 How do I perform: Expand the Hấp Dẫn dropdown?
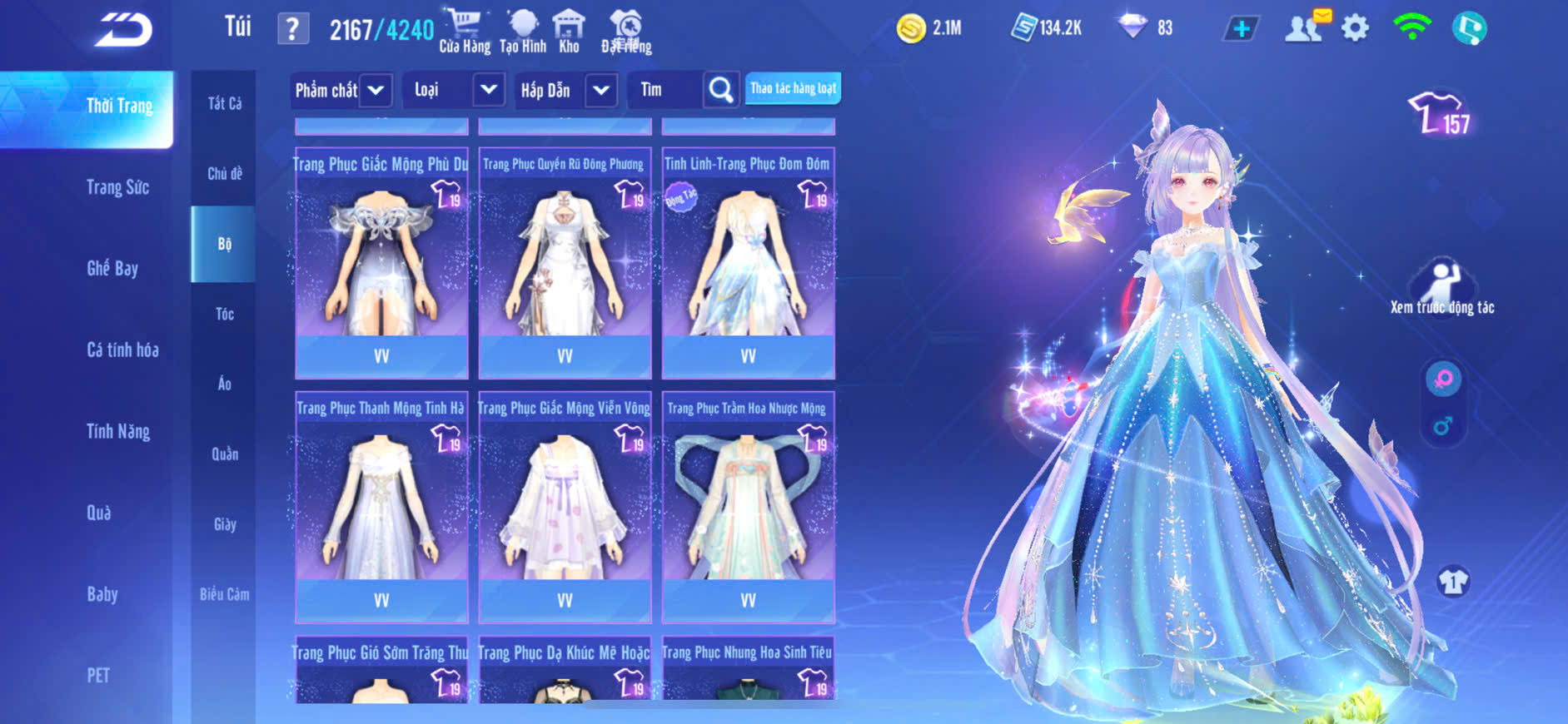click(601, 90)
